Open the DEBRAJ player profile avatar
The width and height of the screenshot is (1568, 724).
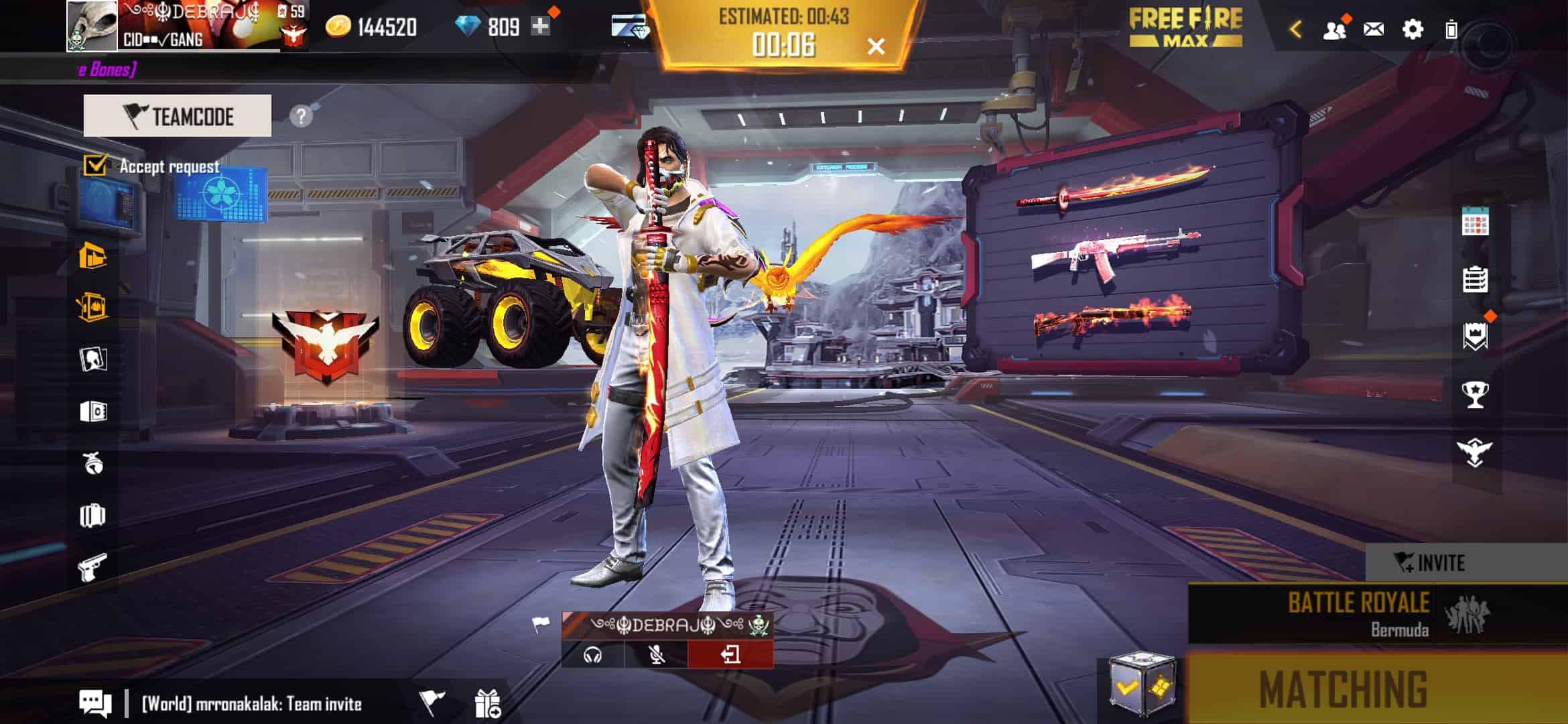92,26
